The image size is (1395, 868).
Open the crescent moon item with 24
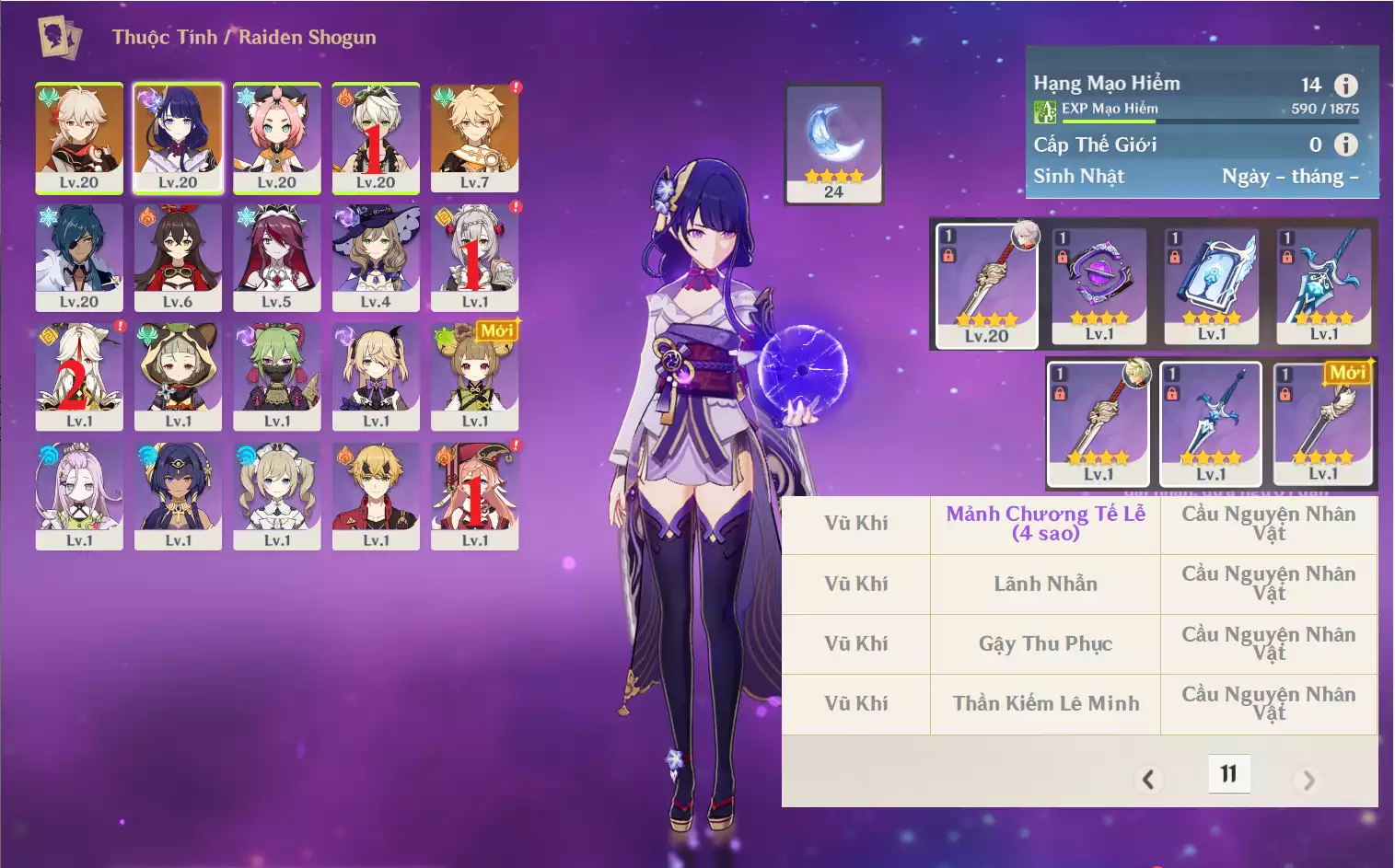click(834, 143)
